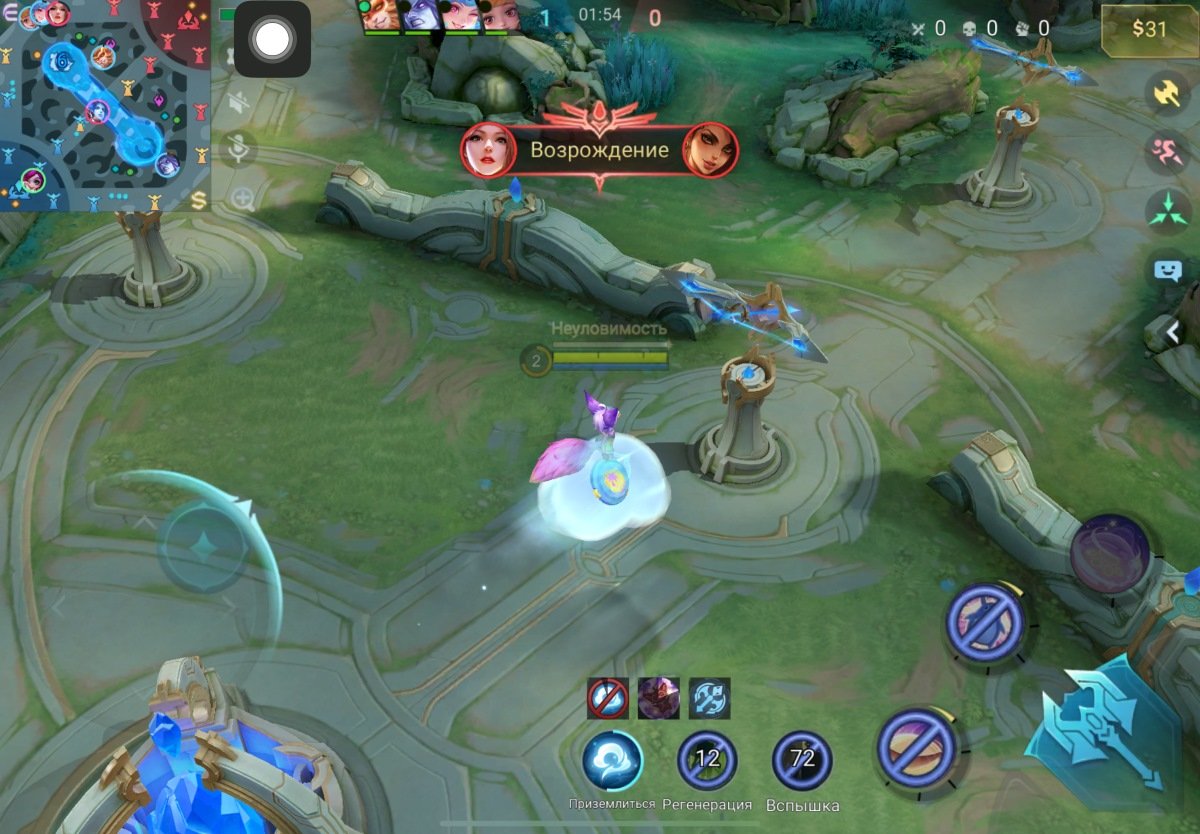Toggle the muted microphone icon

click(x=240, y=150)
